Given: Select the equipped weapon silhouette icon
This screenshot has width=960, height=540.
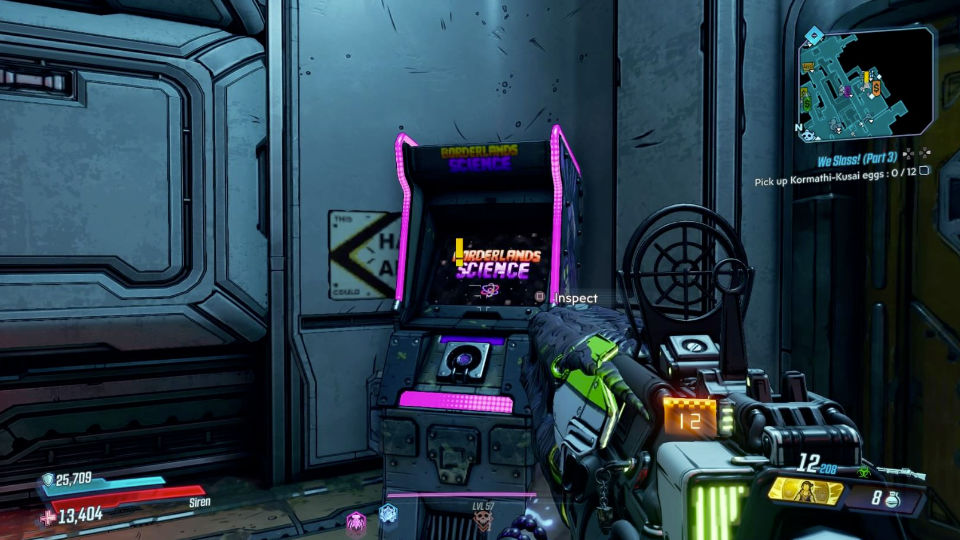Looking at the screenshot, I should (x=903, y=472).
